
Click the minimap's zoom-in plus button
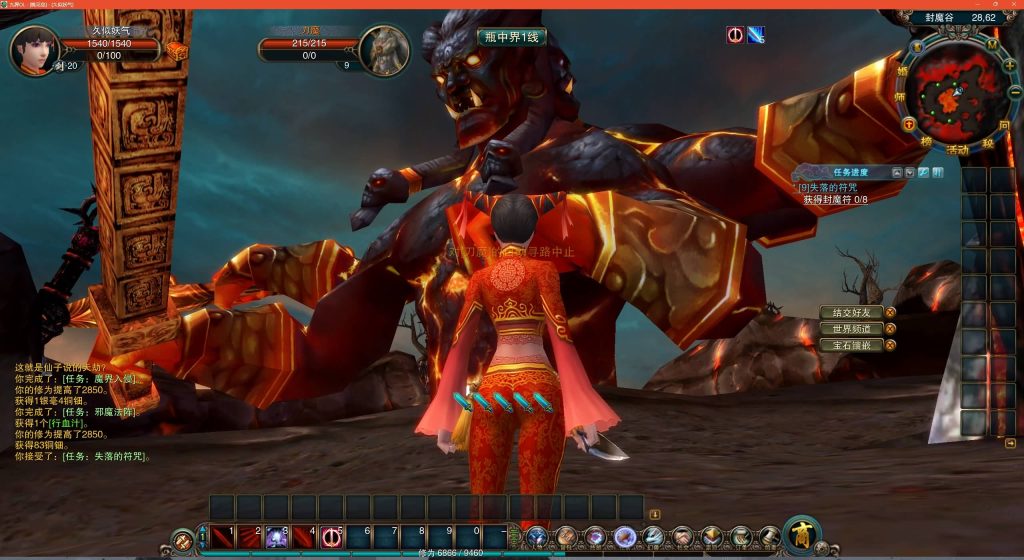tap(1009, 65)
